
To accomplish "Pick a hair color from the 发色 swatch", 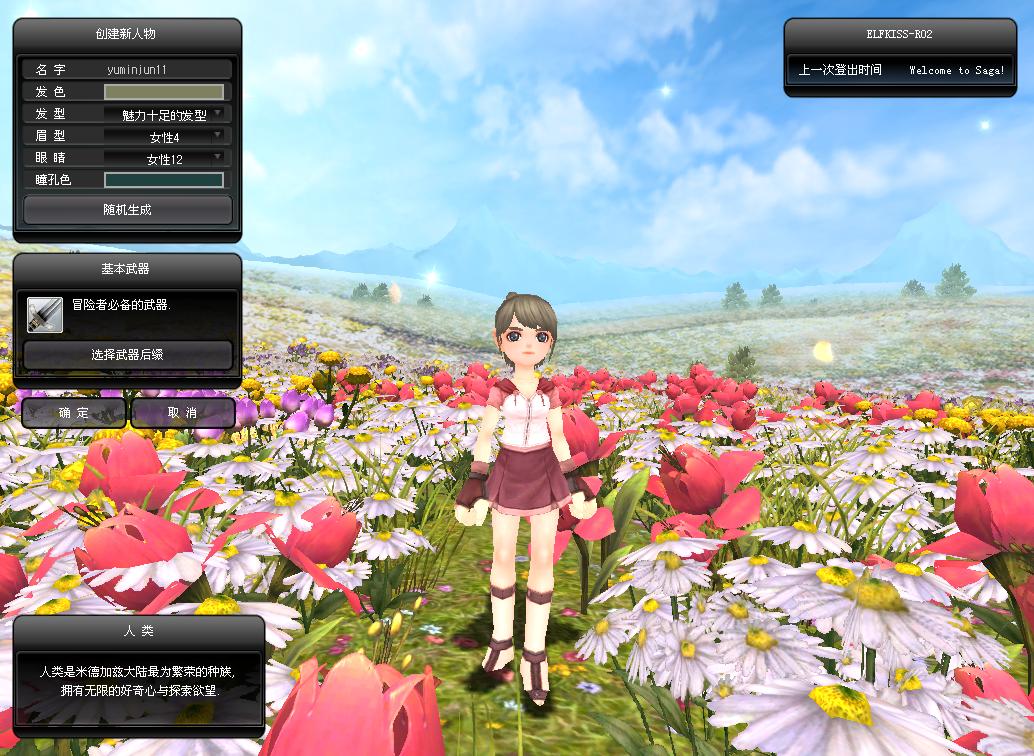I will click(164, 92).
